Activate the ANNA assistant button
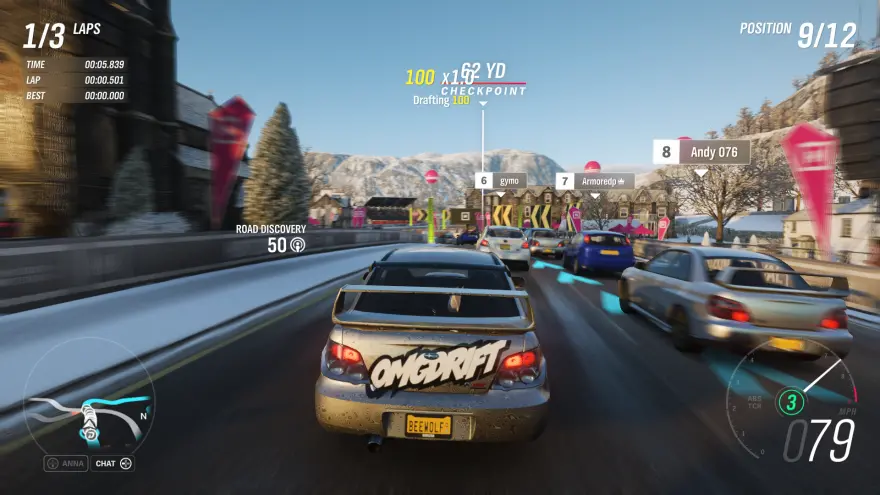880x495 pixels. tap(65, 463)
